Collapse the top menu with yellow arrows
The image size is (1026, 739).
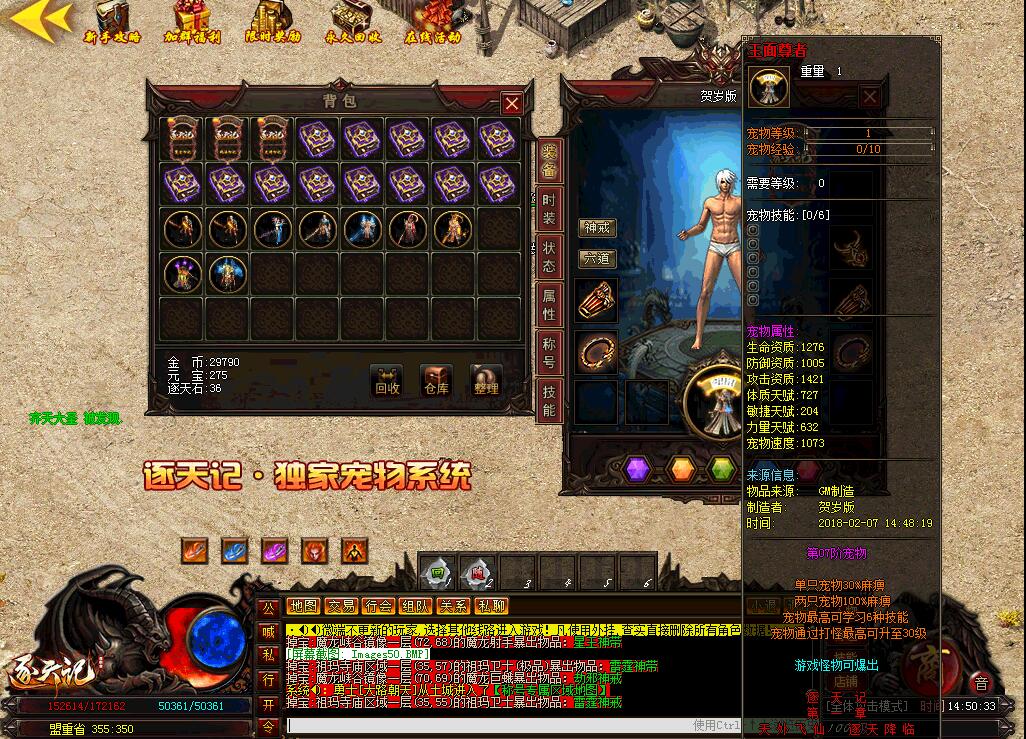(x=40, y=19)
